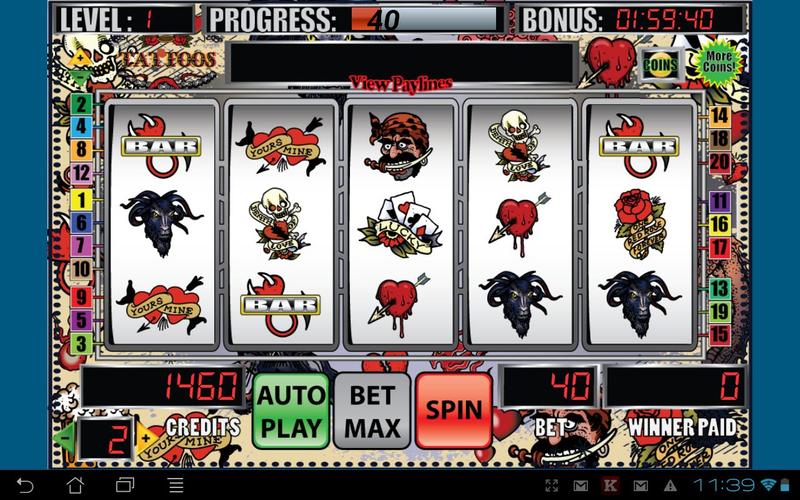Activate the Auto Play button

291,410
